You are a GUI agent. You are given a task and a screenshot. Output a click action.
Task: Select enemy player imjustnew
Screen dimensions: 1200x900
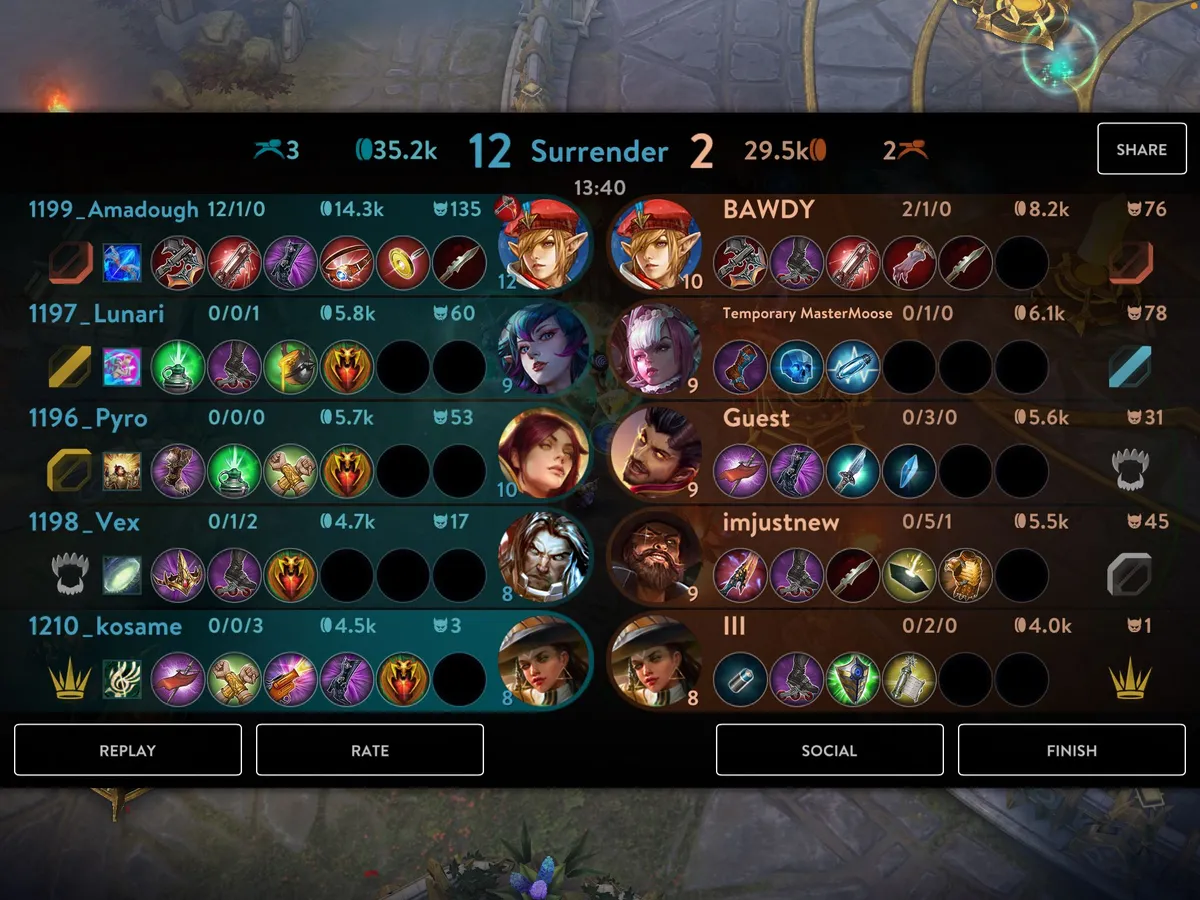(781, 522)
